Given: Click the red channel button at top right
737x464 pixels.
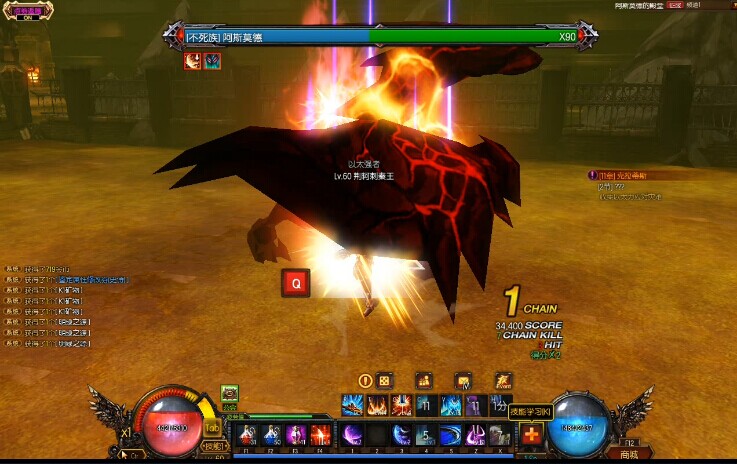Looking at the screenshot, I should [675, 5].
